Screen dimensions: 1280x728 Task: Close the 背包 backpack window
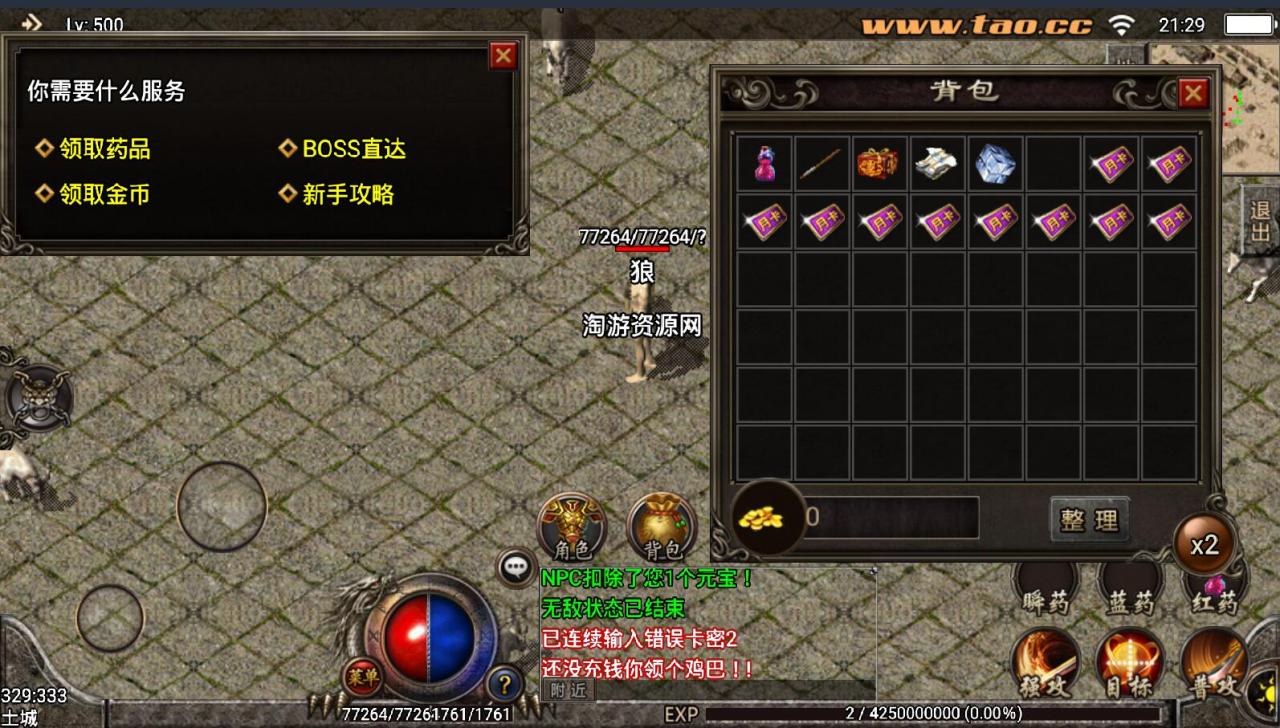pos(1193,94)
